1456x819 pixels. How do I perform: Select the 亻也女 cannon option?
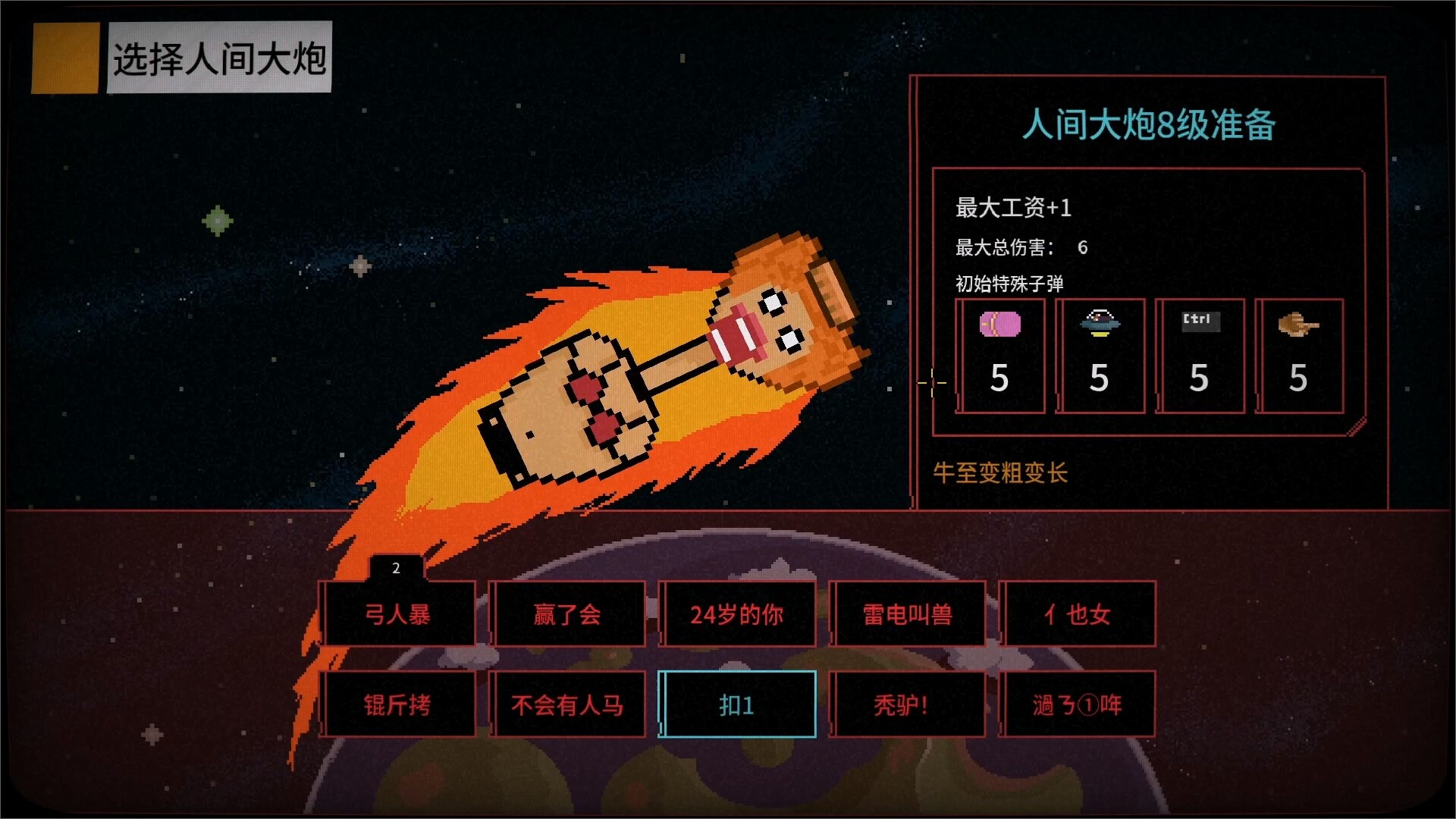tap(1078, 614)
